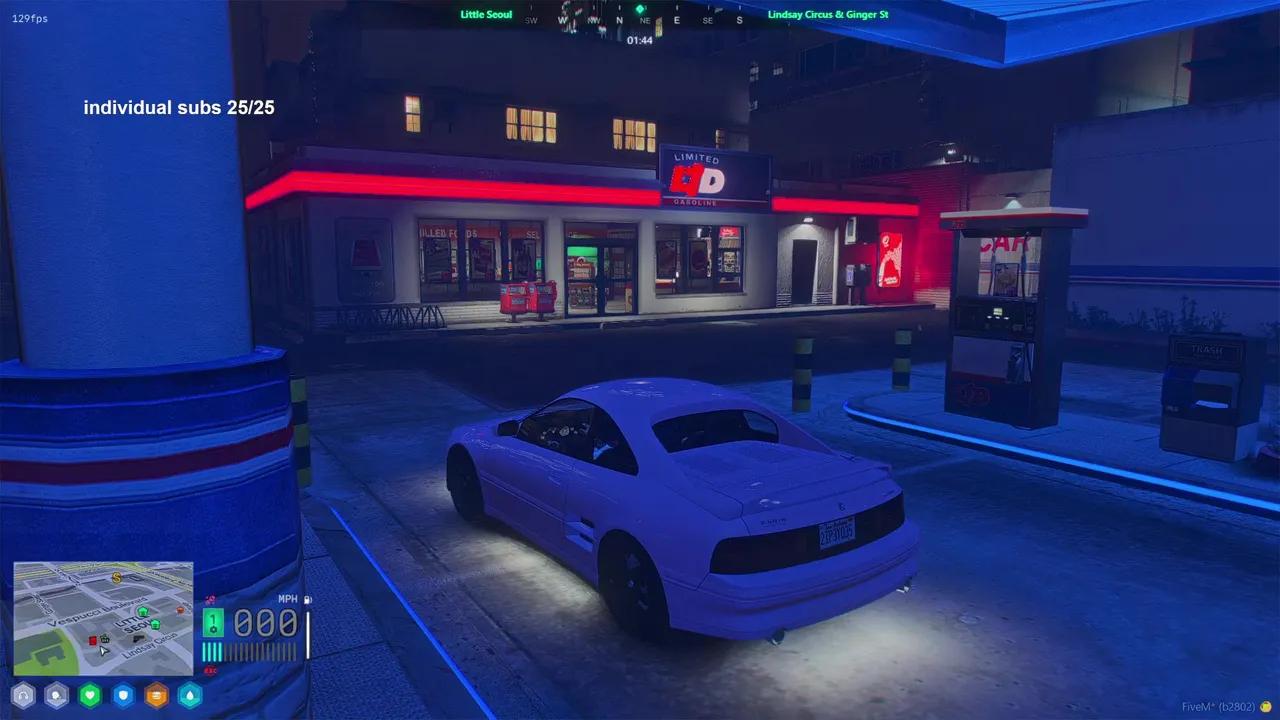
Task: Select the black gun shop marker on the minimap
Action: pos(139,638)
